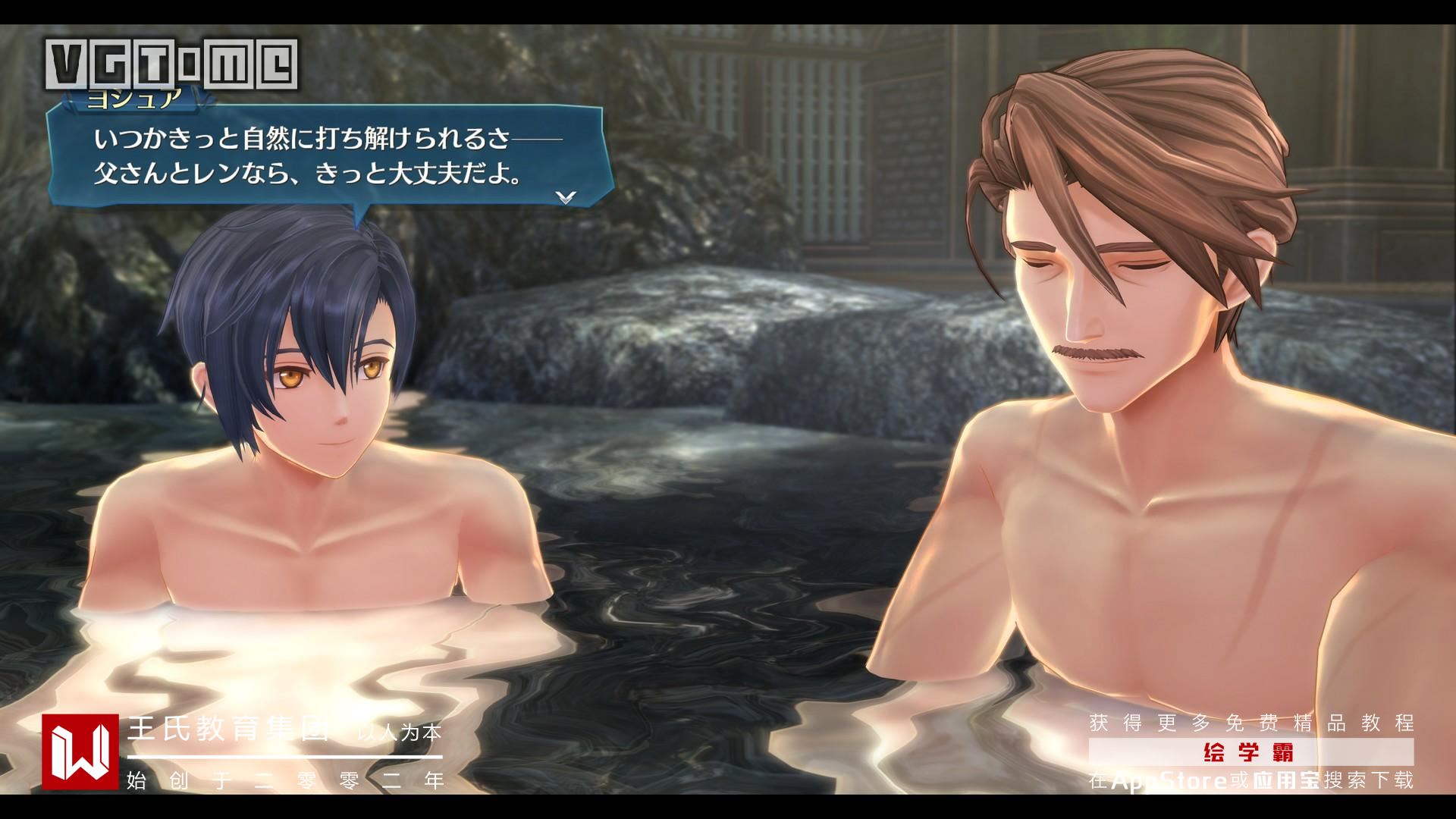1456x819 pixels.
Task: Click Joshua's dialogue speech box
Action: tap(328, 158)
